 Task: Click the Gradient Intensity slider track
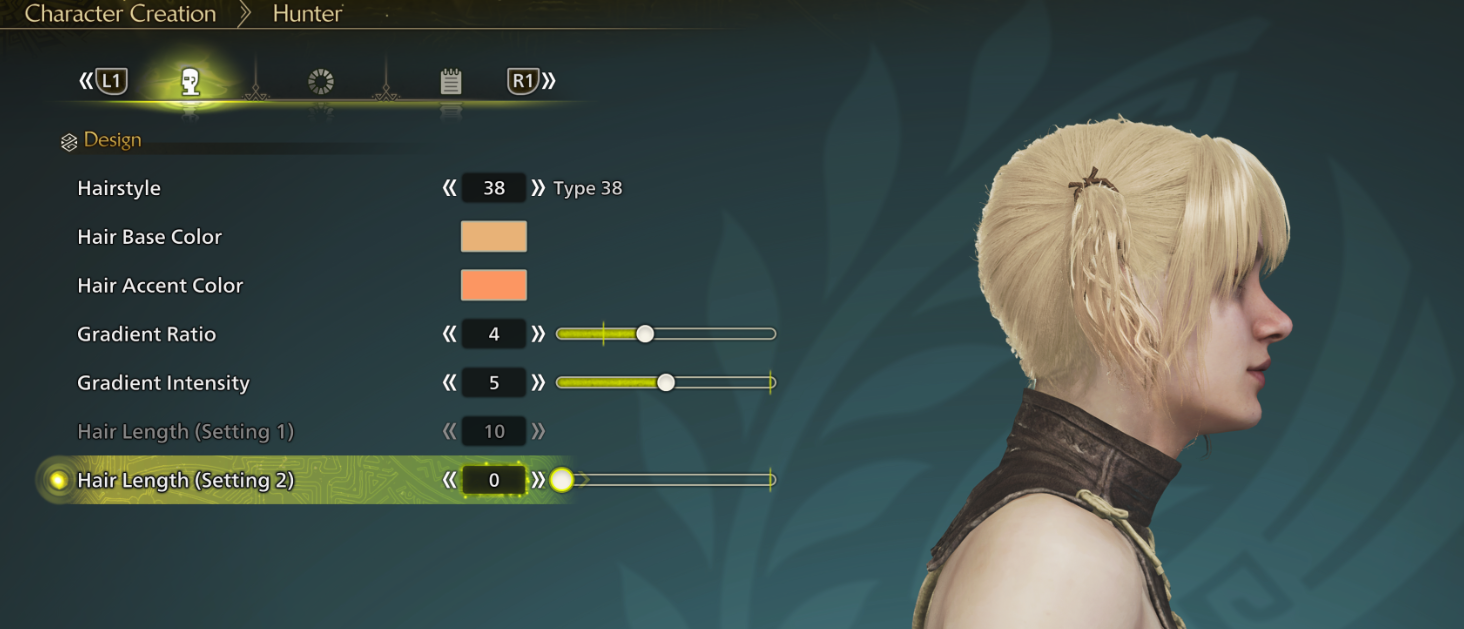(720, 383)
